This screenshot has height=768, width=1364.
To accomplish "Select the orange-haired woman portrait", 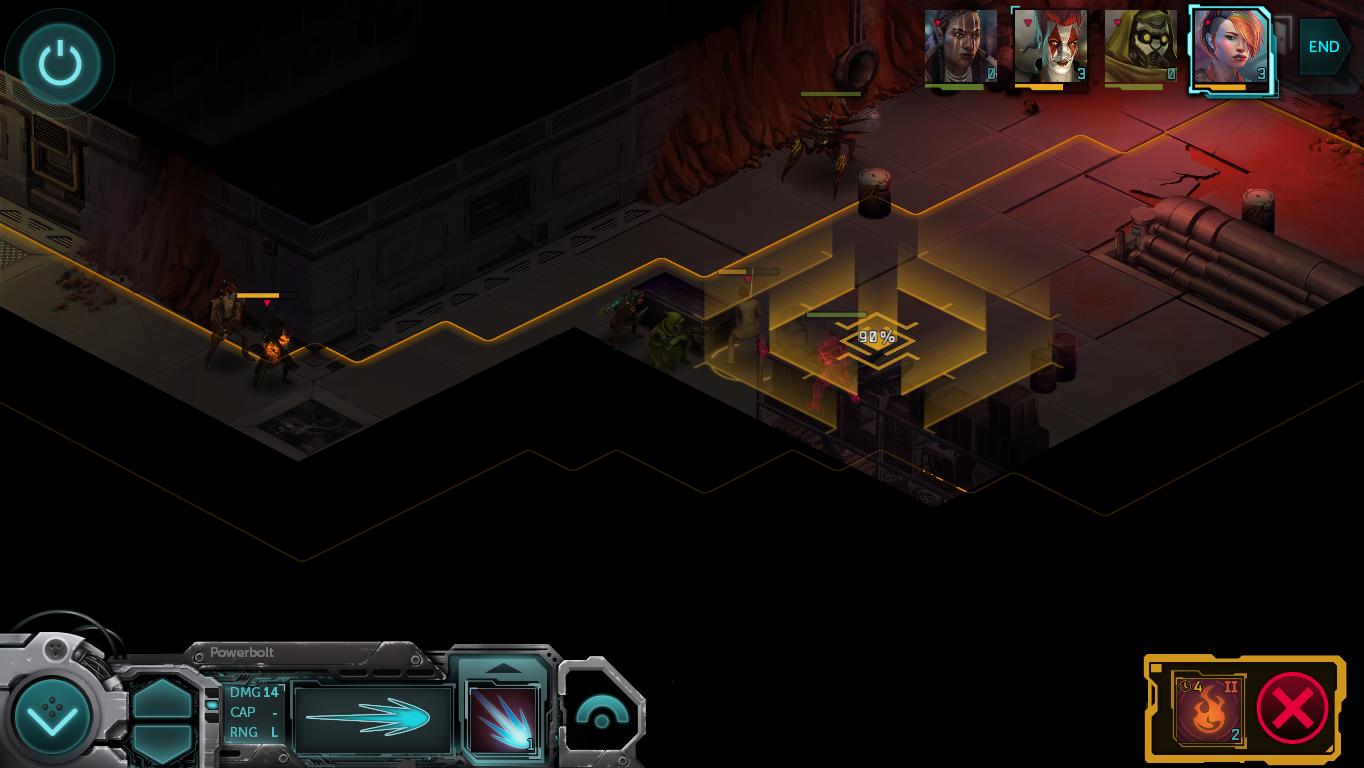I will [1231, 49].
